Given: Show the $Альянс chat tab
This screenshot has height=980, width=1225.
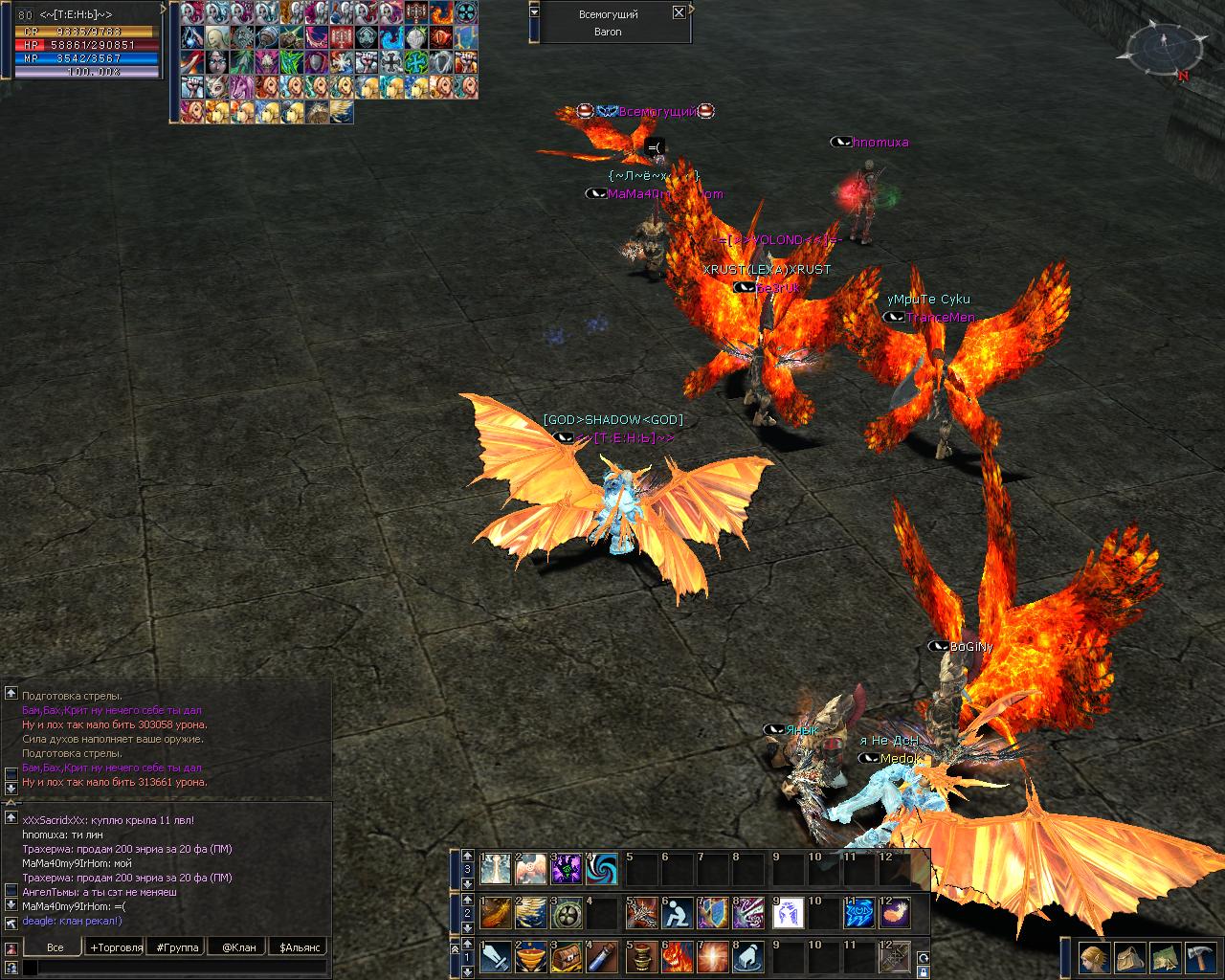Looking at the screenshot, I should tap(298, 947).
